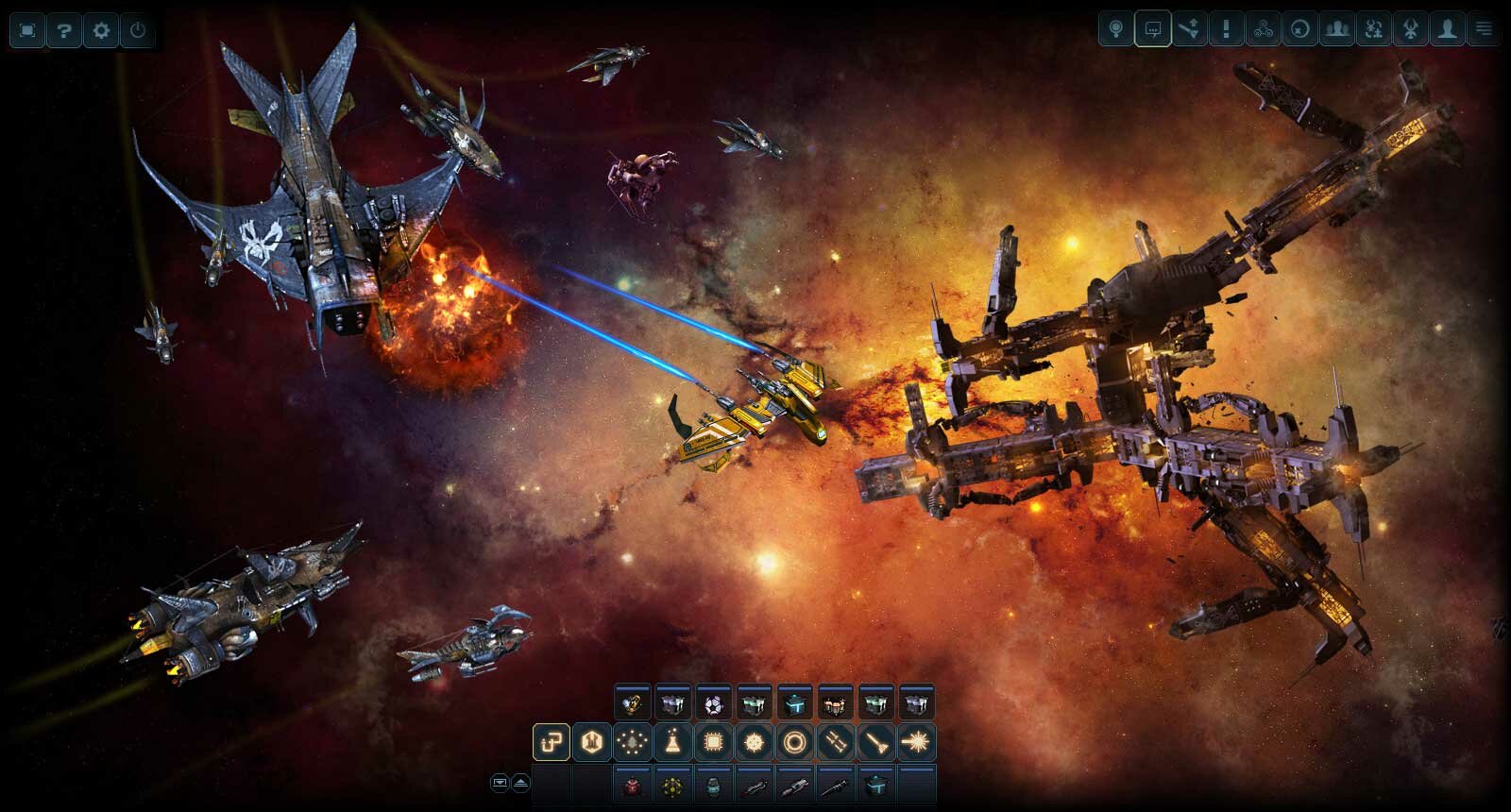The height and width of the screenshot is (812, 1511).
Task: Select the purple-white sphere item slot
Action: (713, 703)
